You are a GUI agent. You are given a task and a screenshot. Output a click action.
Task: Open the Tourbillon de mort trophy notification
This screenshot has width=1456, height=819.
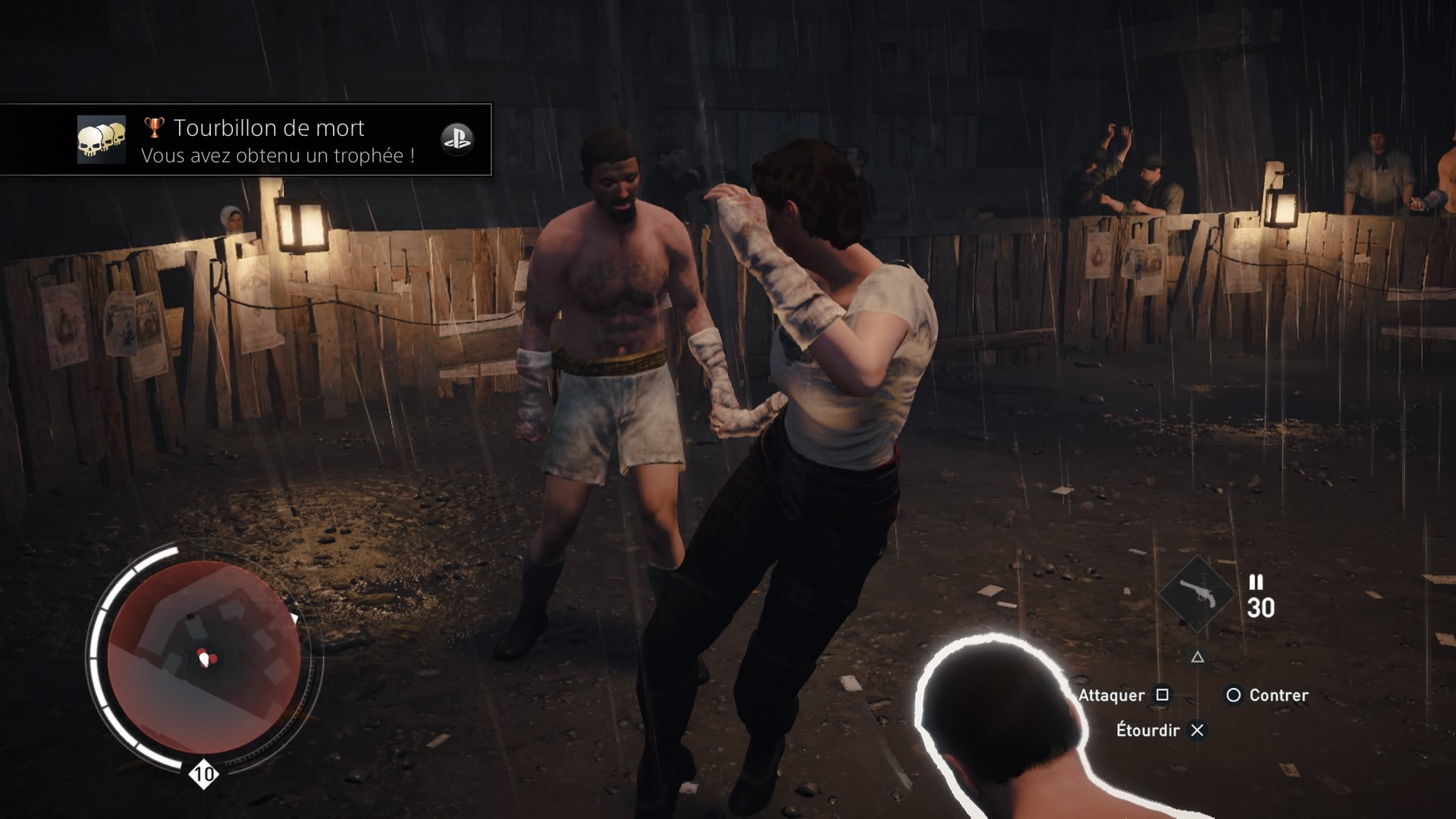coord(277,140)
